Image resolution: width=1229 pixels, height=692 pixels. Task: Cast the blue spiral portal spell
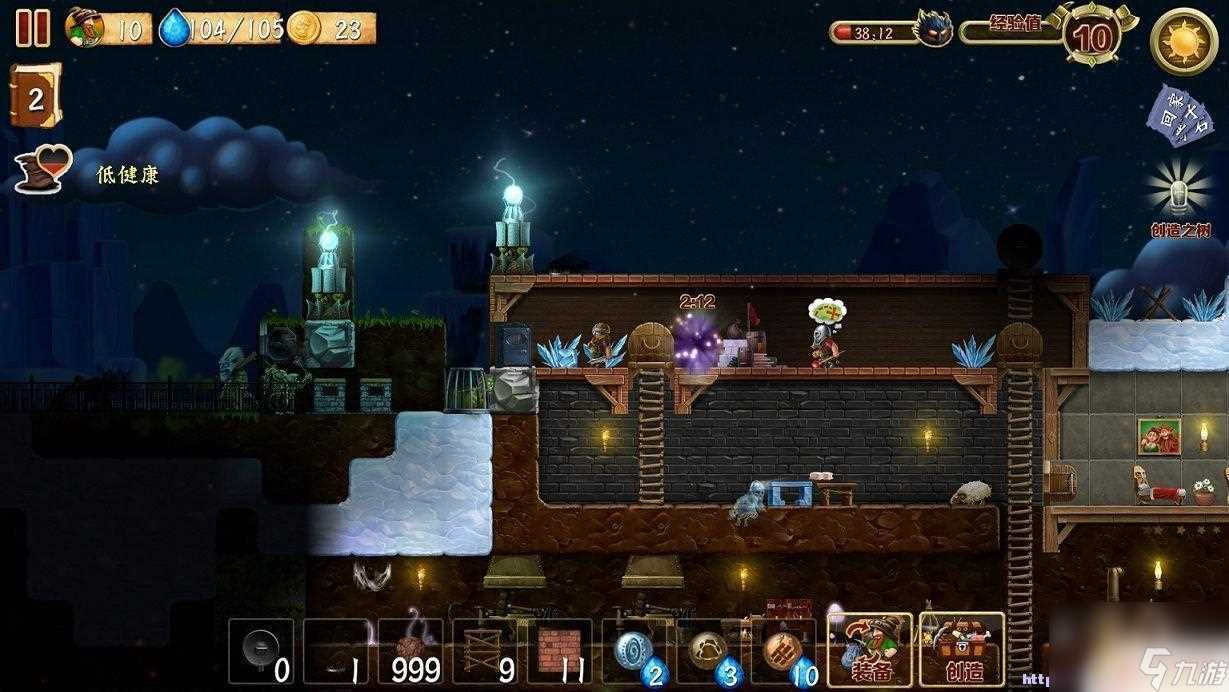pos(635,651)
